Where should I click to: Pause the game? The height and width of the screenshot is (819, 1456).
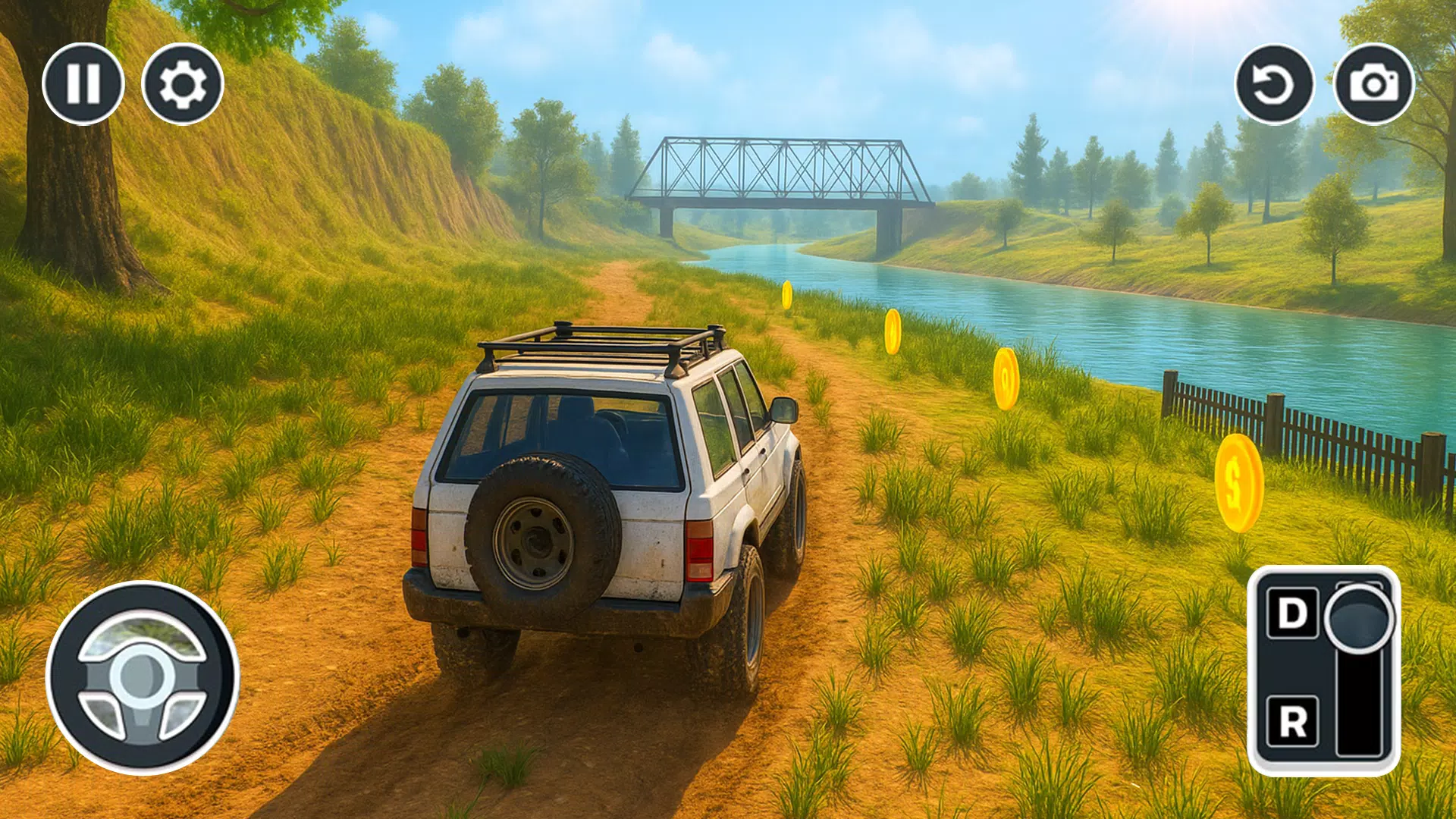pyautogui.click(x=86, y=85)
